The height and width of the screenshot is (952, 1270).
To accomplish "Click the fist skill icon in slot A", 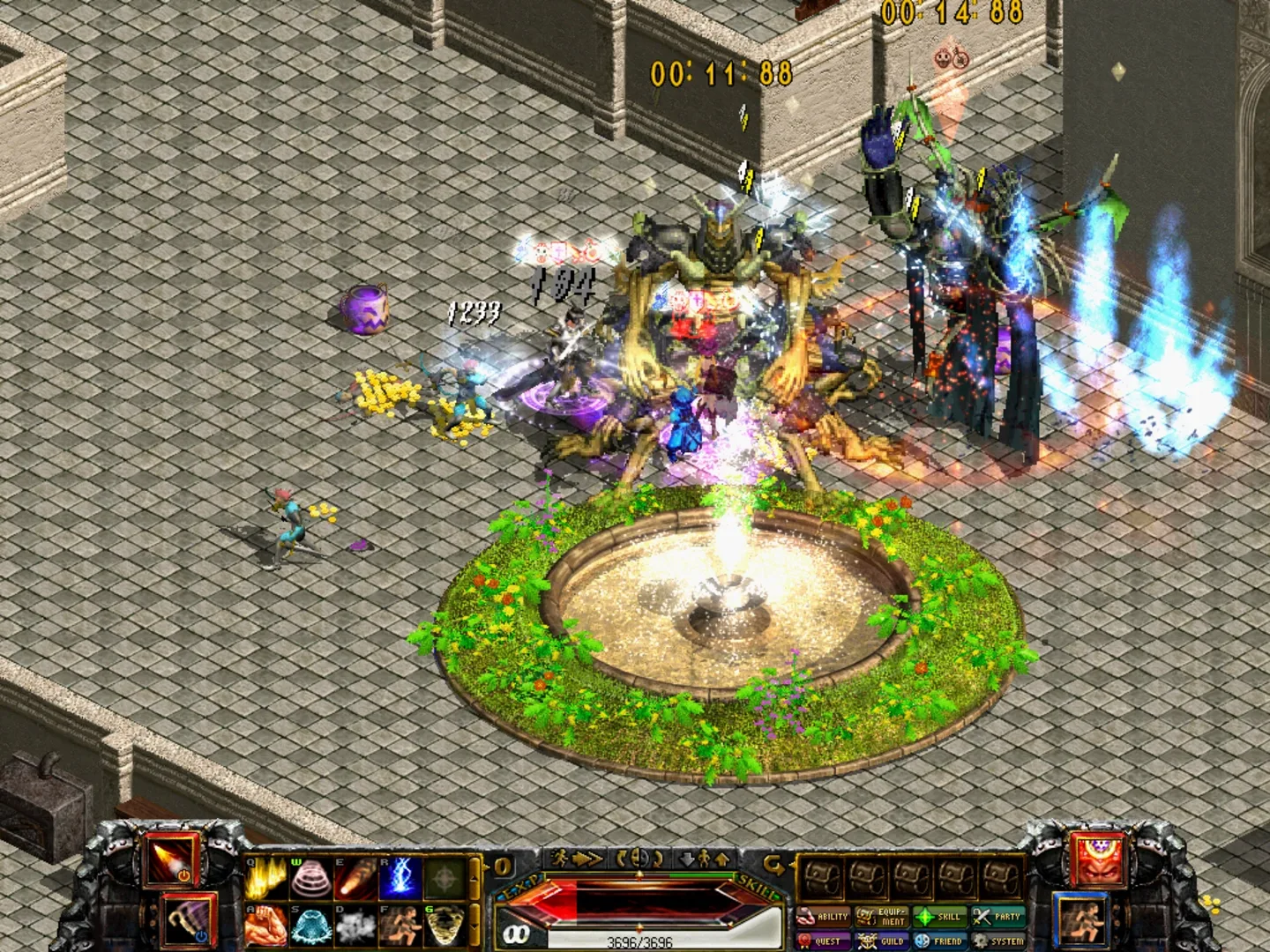I will pyautogui.click(x=266, y=926).
